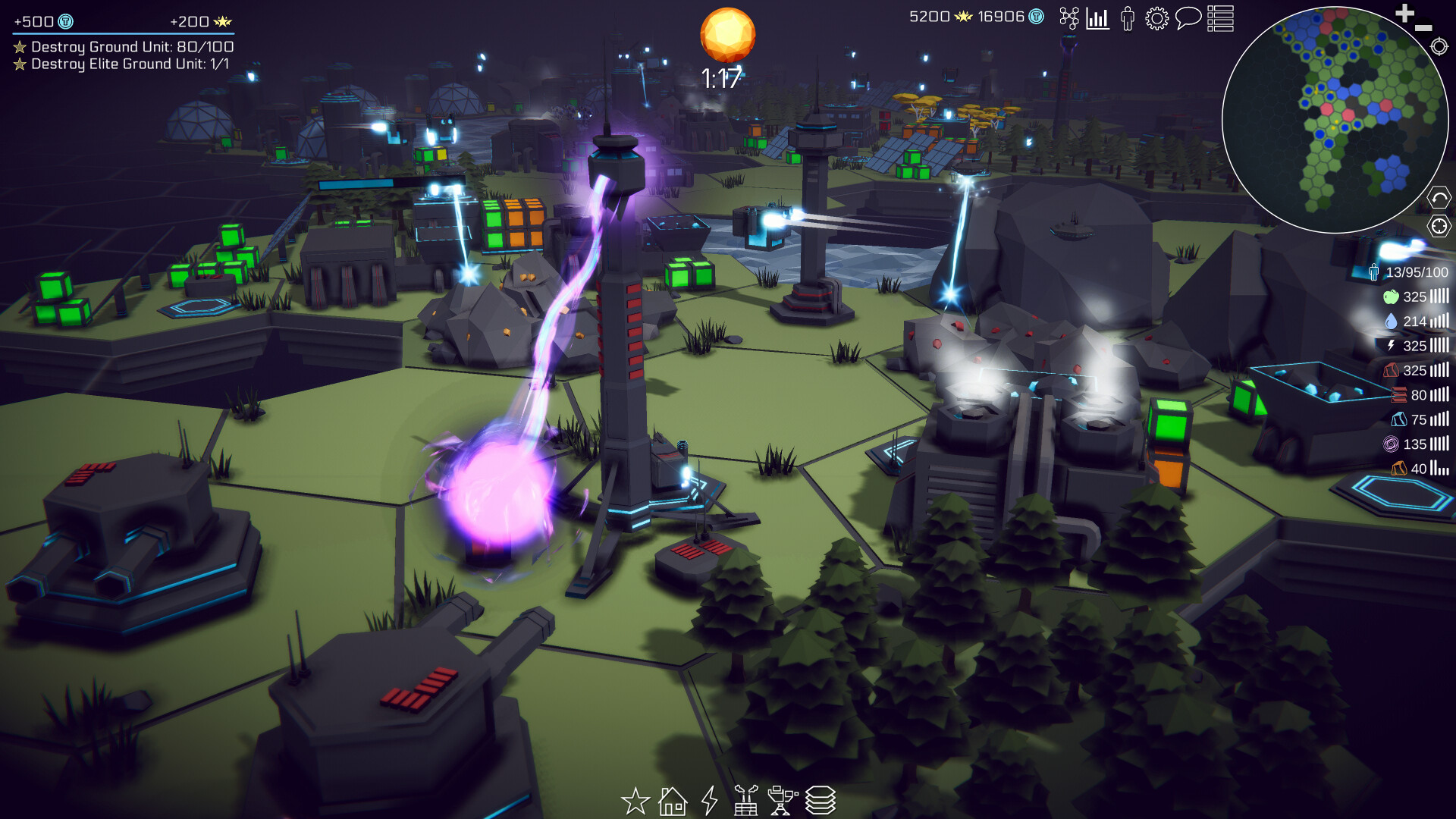
Task: Zoom in the minimap with plus button
Action: 1405,14
